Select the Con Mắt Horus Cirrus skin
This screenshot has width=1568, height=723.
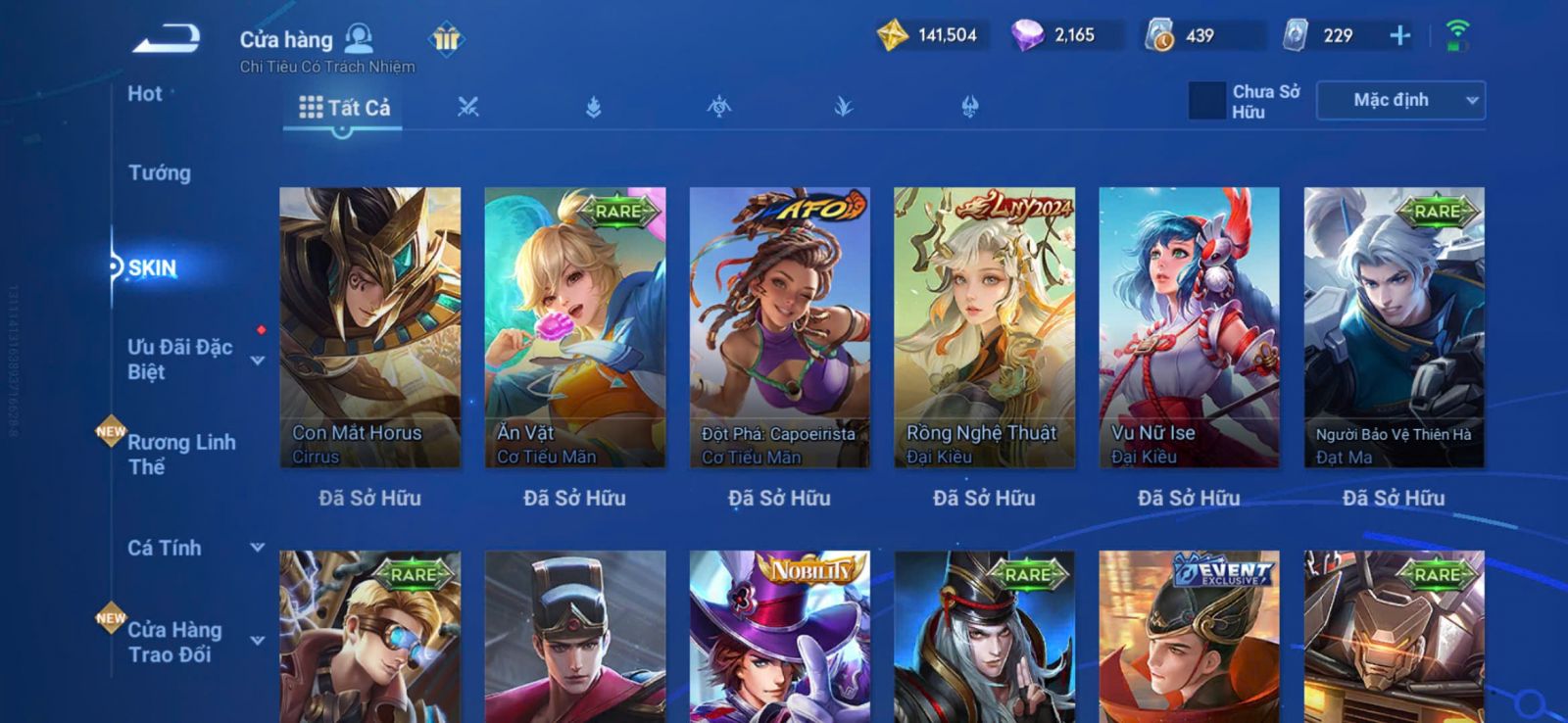[x=369, y=327]
